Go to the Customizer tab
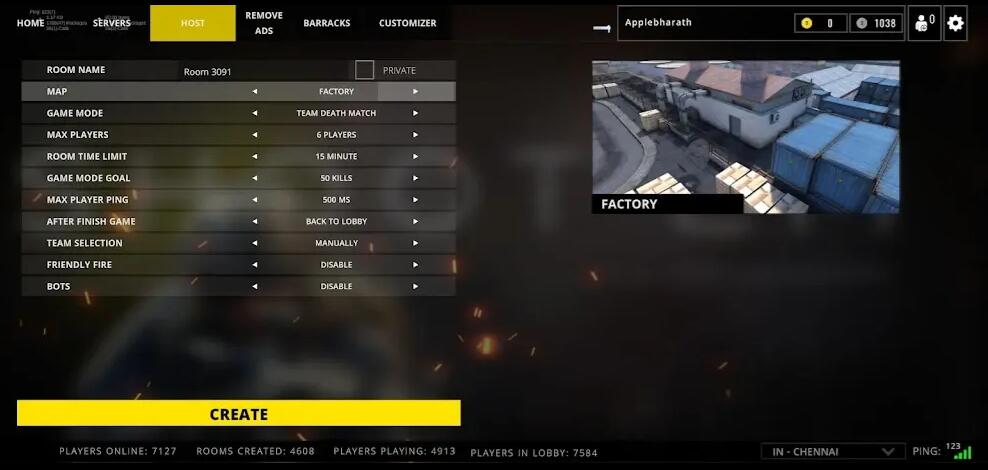988x470 pixels. 407,23
